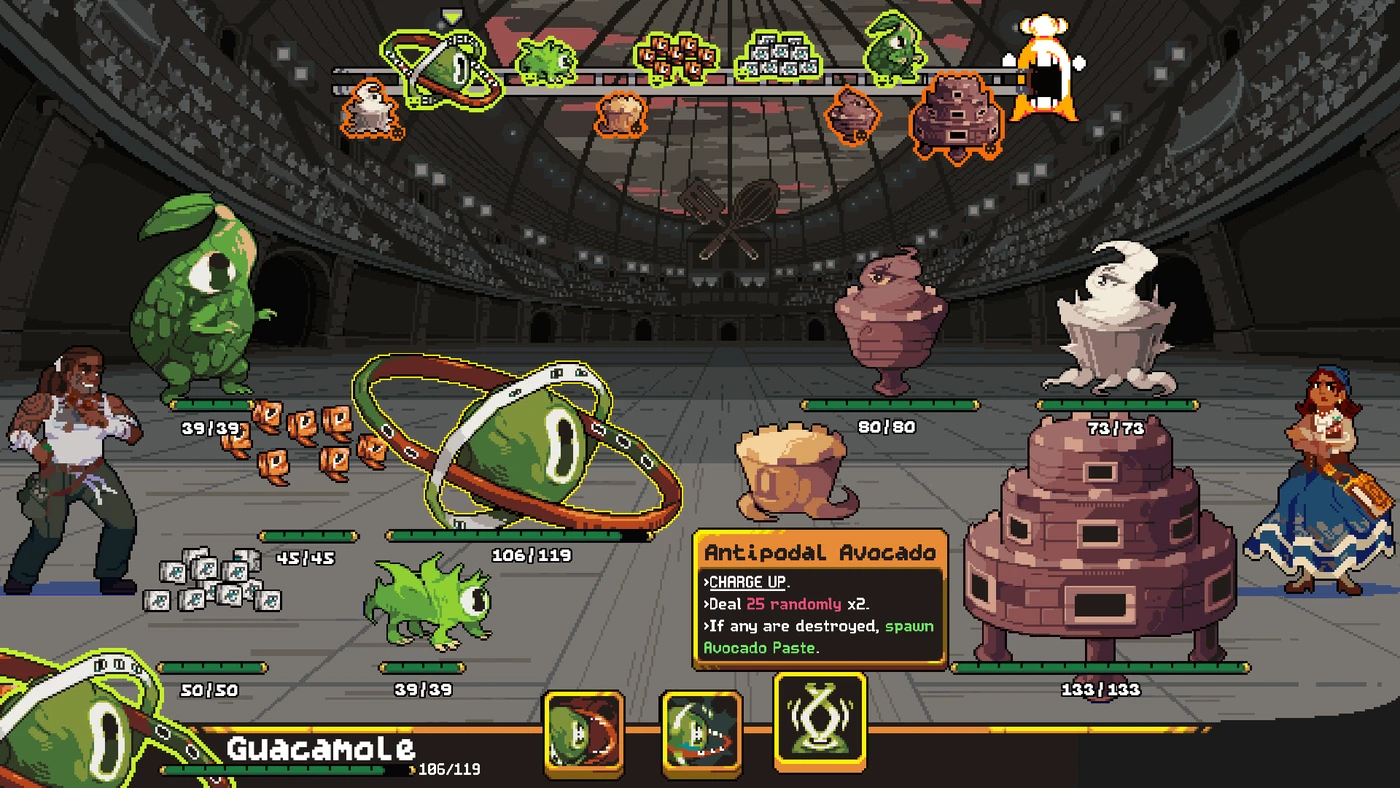This screenshot has width=1400, height=788.
Task: Click the orange cube swarm turn marker
Action: pyautogui.click(x=677, y=58)
